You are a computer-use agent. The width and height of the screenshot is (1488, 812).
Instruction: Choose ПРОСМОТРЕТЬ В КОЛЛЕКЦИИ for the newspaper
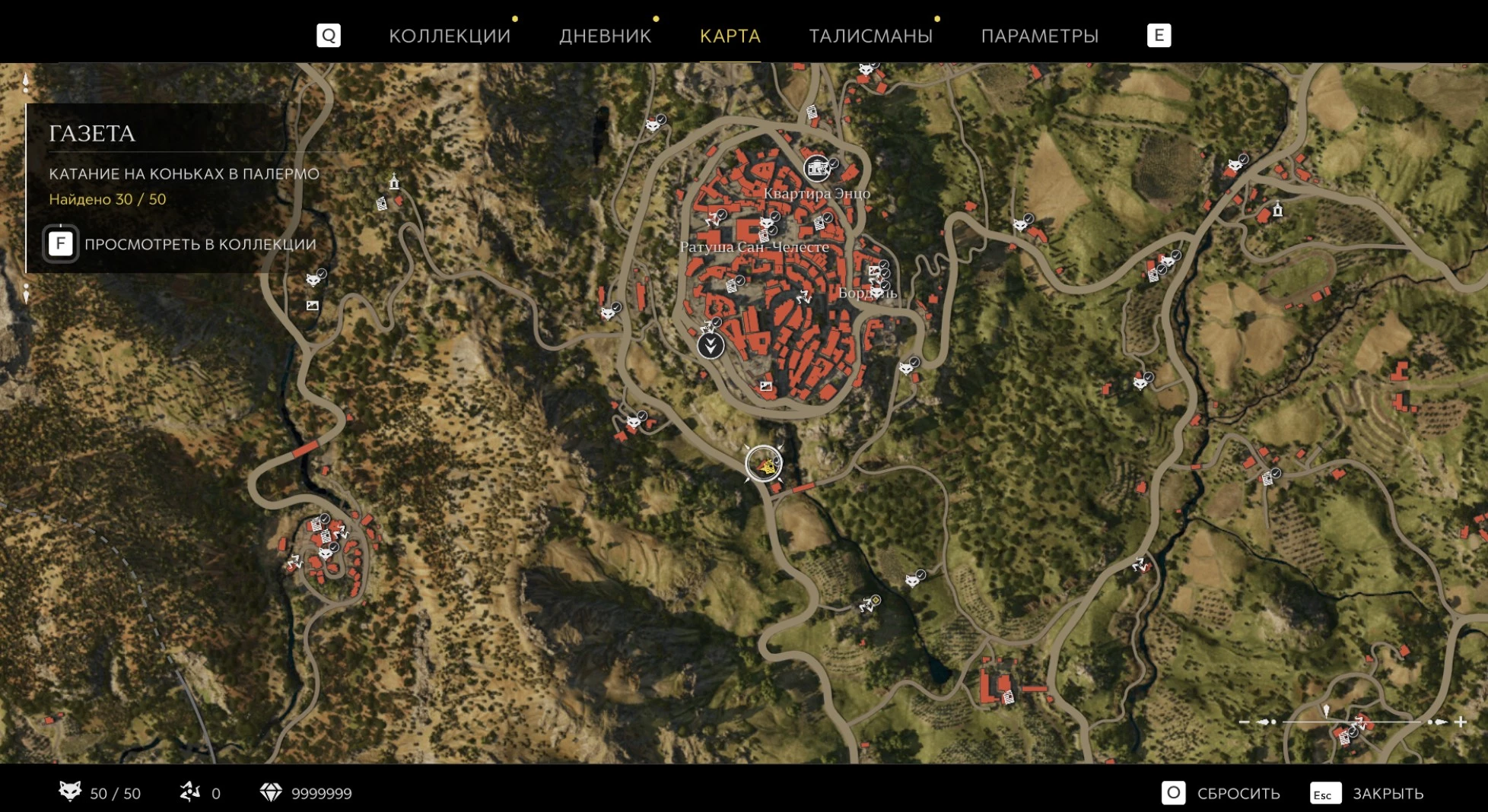point(199,244)
